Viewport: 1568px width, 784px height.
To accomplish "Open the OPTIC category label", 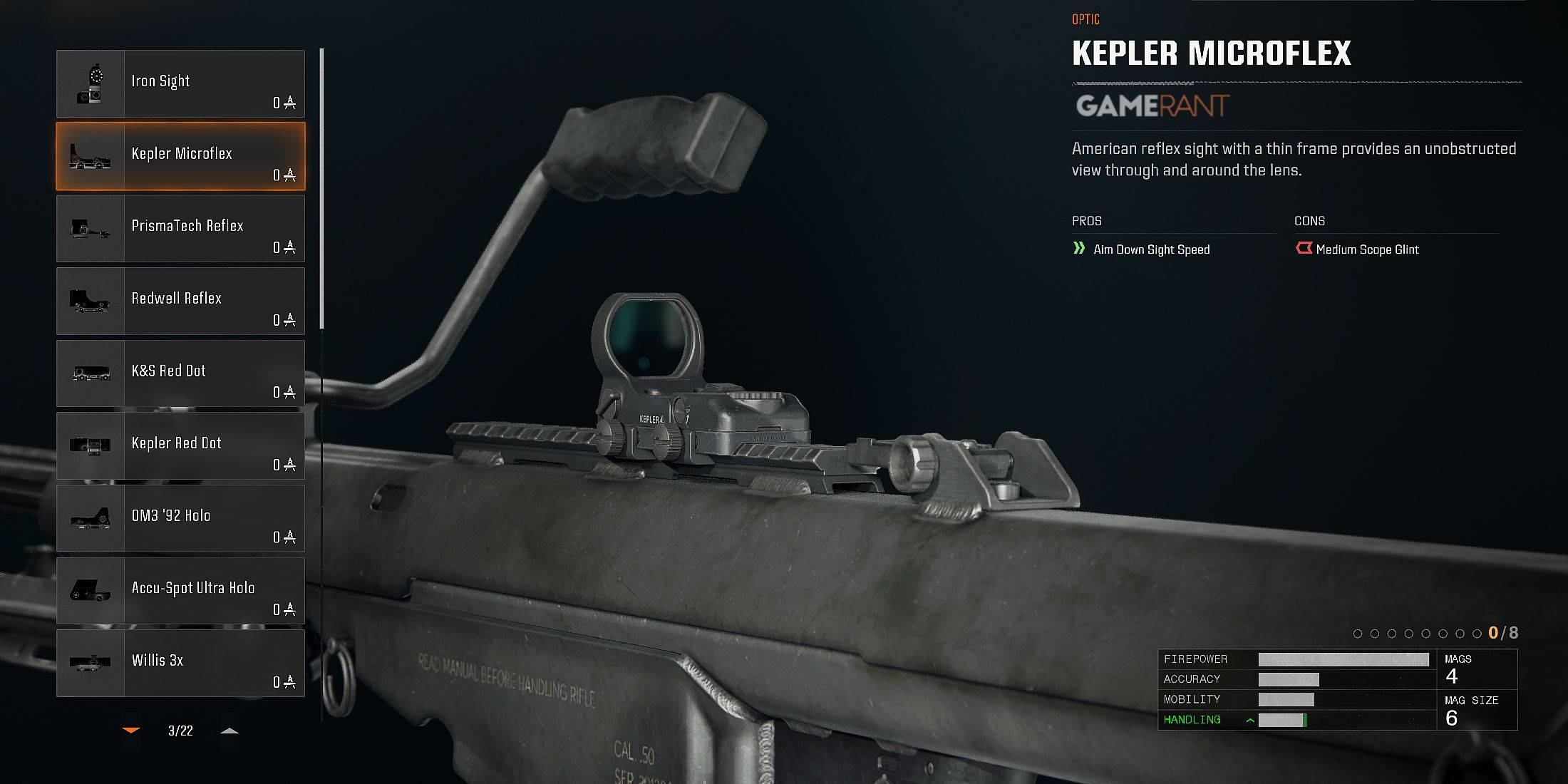I will [1086, 20].
